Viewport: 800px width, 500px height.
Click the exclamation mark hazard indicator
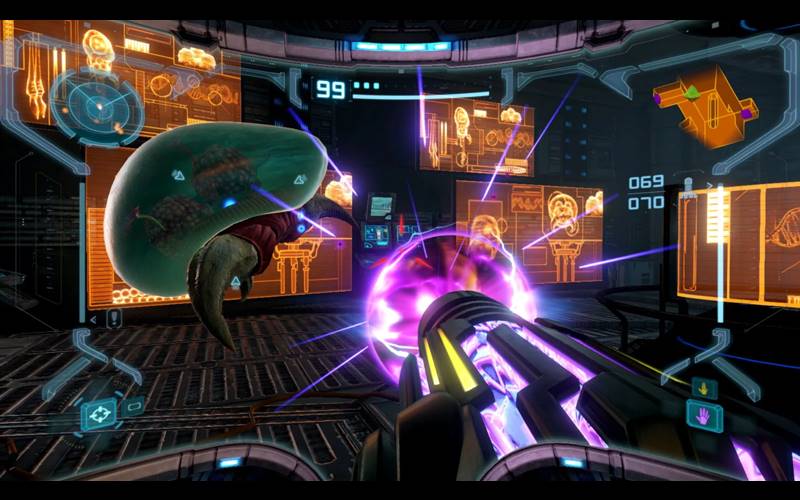point(114,319)
